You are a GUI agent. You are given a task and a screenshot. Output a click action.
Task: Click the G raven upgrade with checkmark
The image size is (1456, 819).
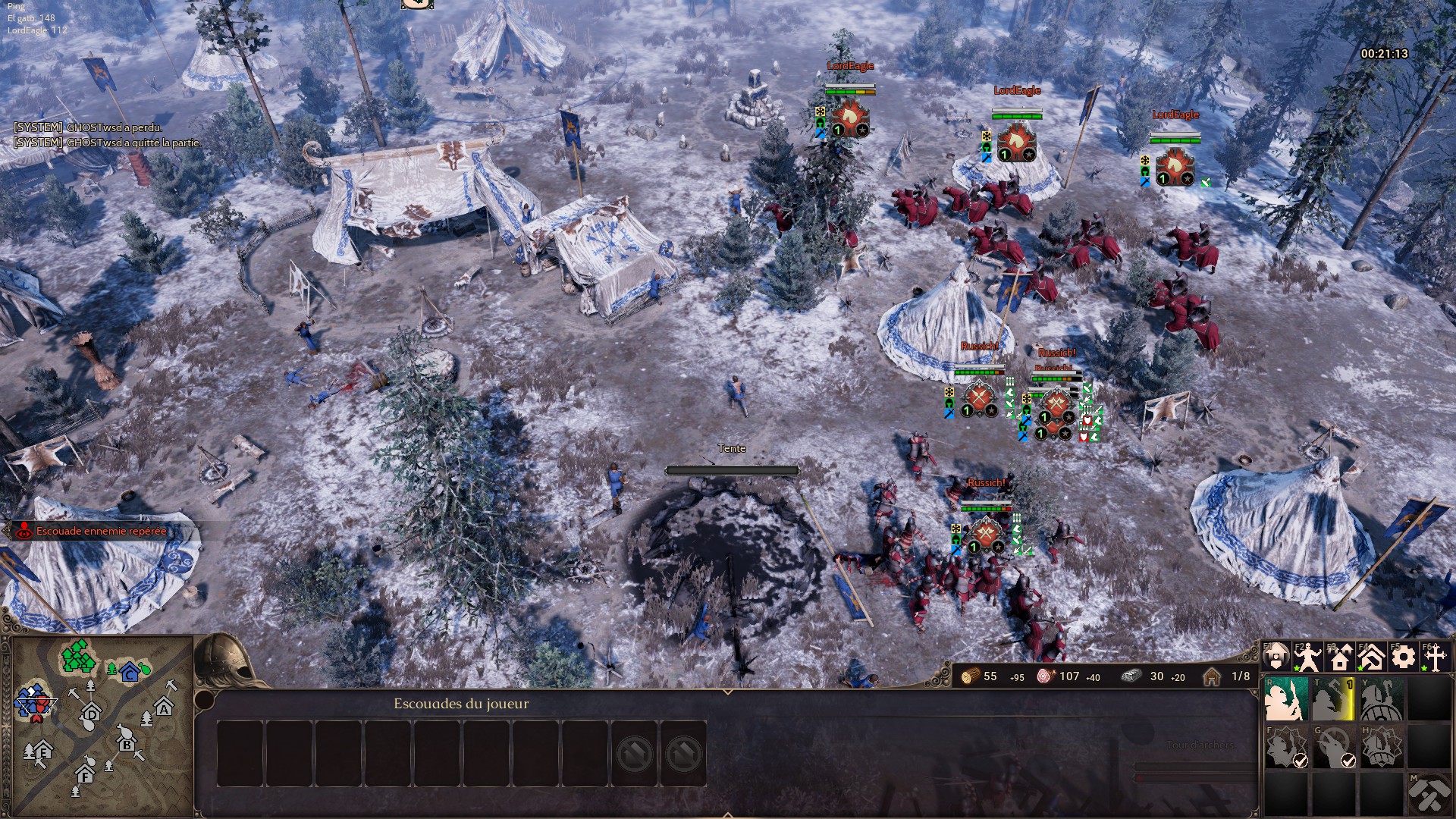[1333, 747]
